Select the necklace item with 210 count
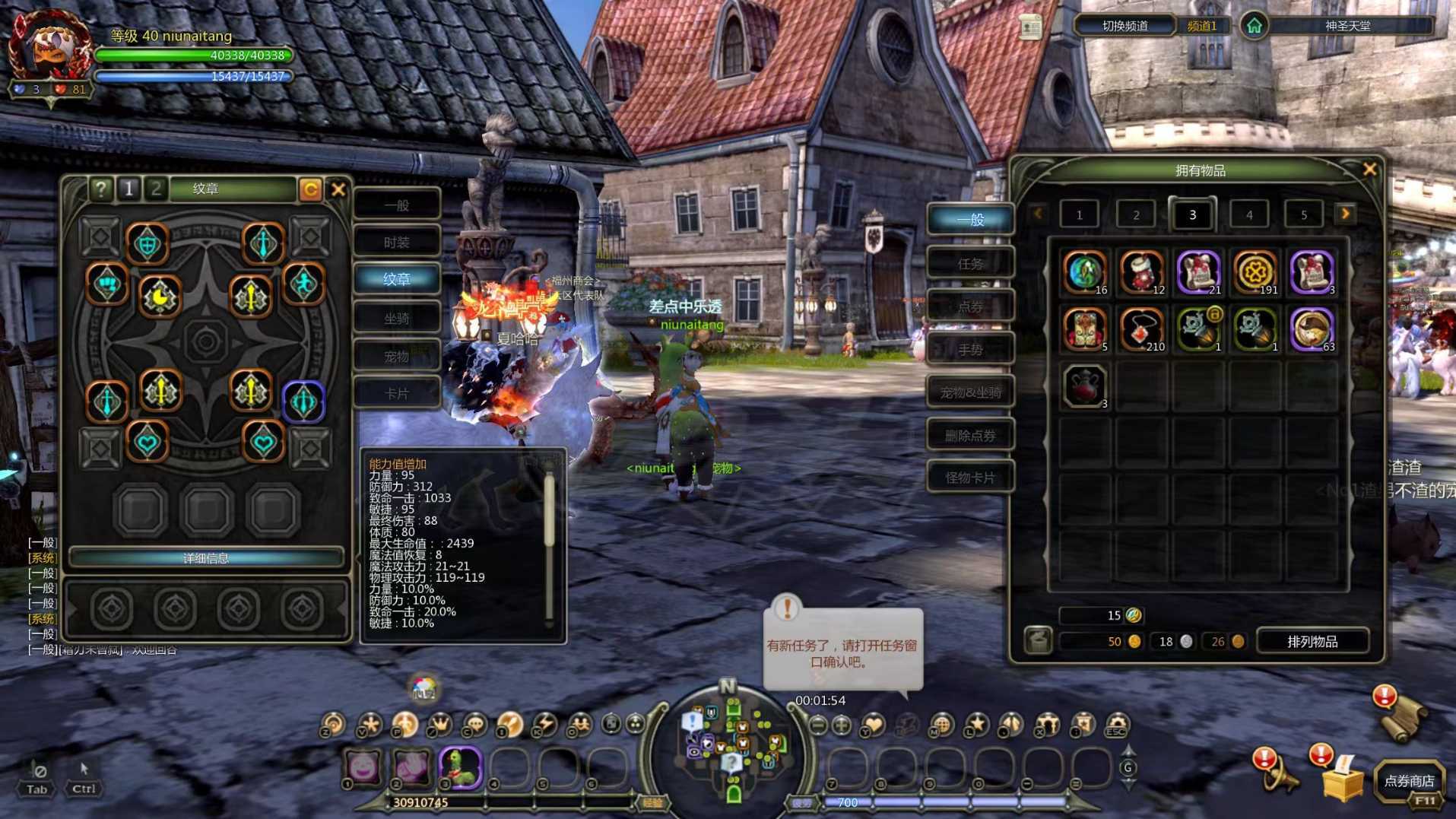The width and height of the screenshot is (1456, 819). click(1141, 329)
